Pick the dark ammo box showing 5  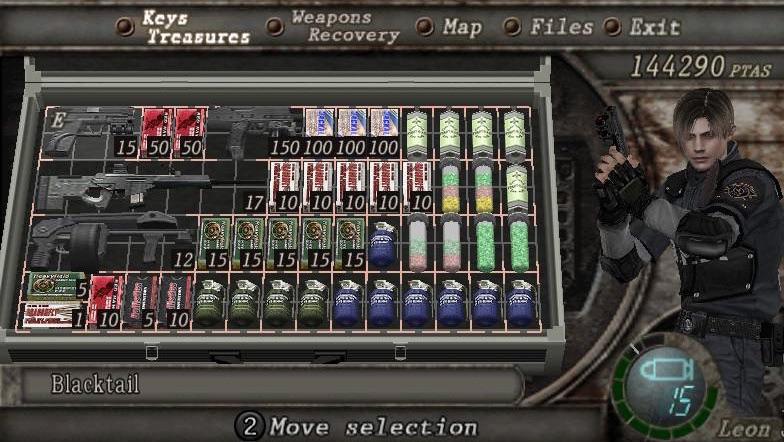140,301
